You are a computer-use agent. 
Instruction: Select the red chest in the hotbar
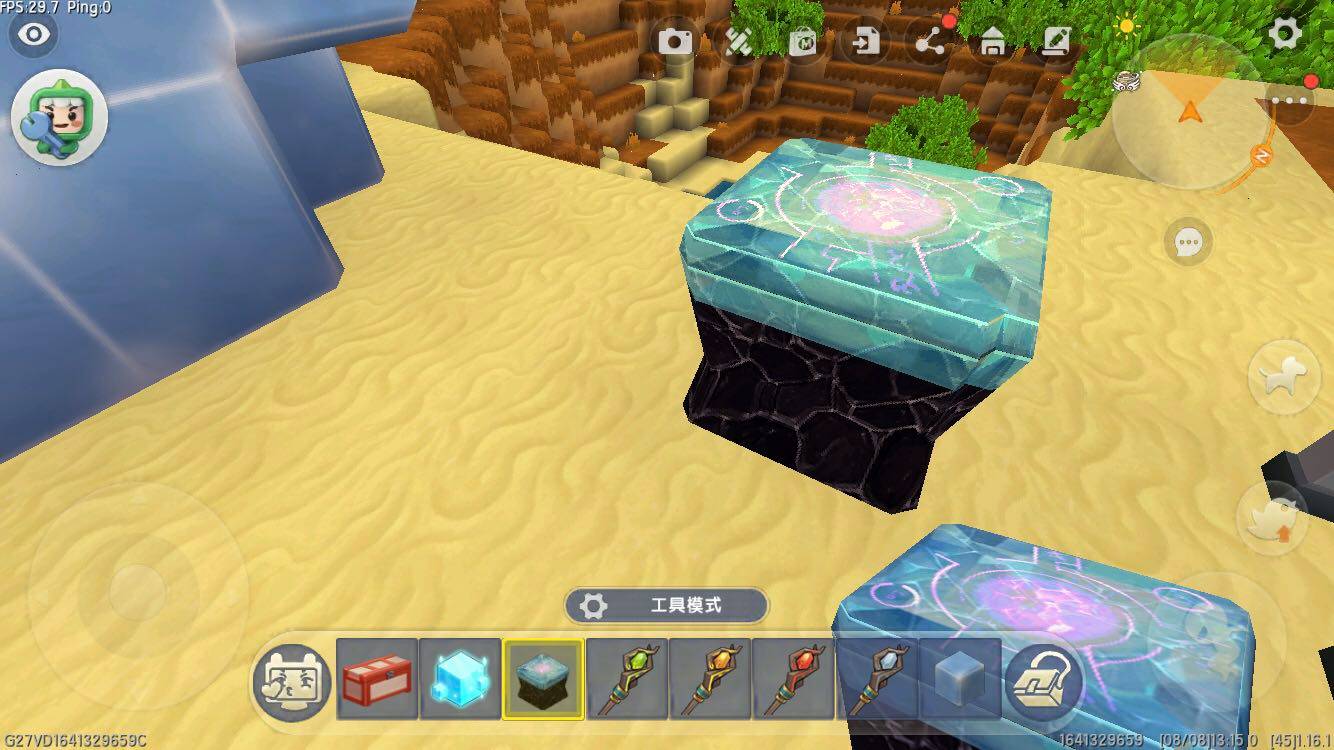tap(376, 682)
